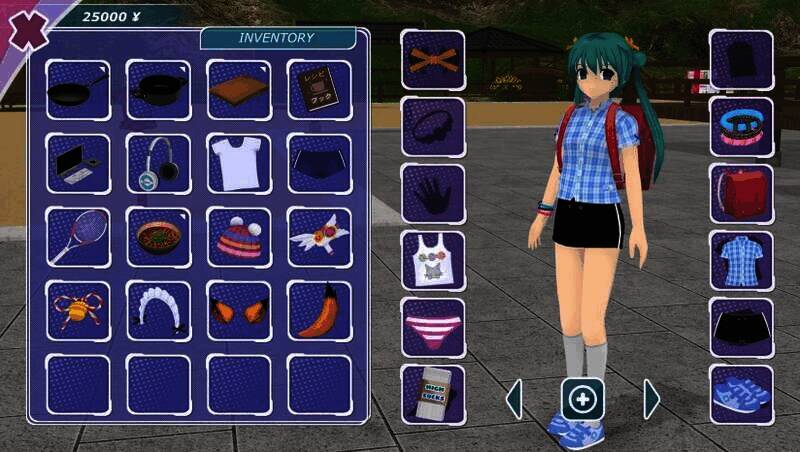Image resolution: width=800 pixels, height=452 pixels.
Task: Select the recipe book item
Action: click(x=319, y=90)
